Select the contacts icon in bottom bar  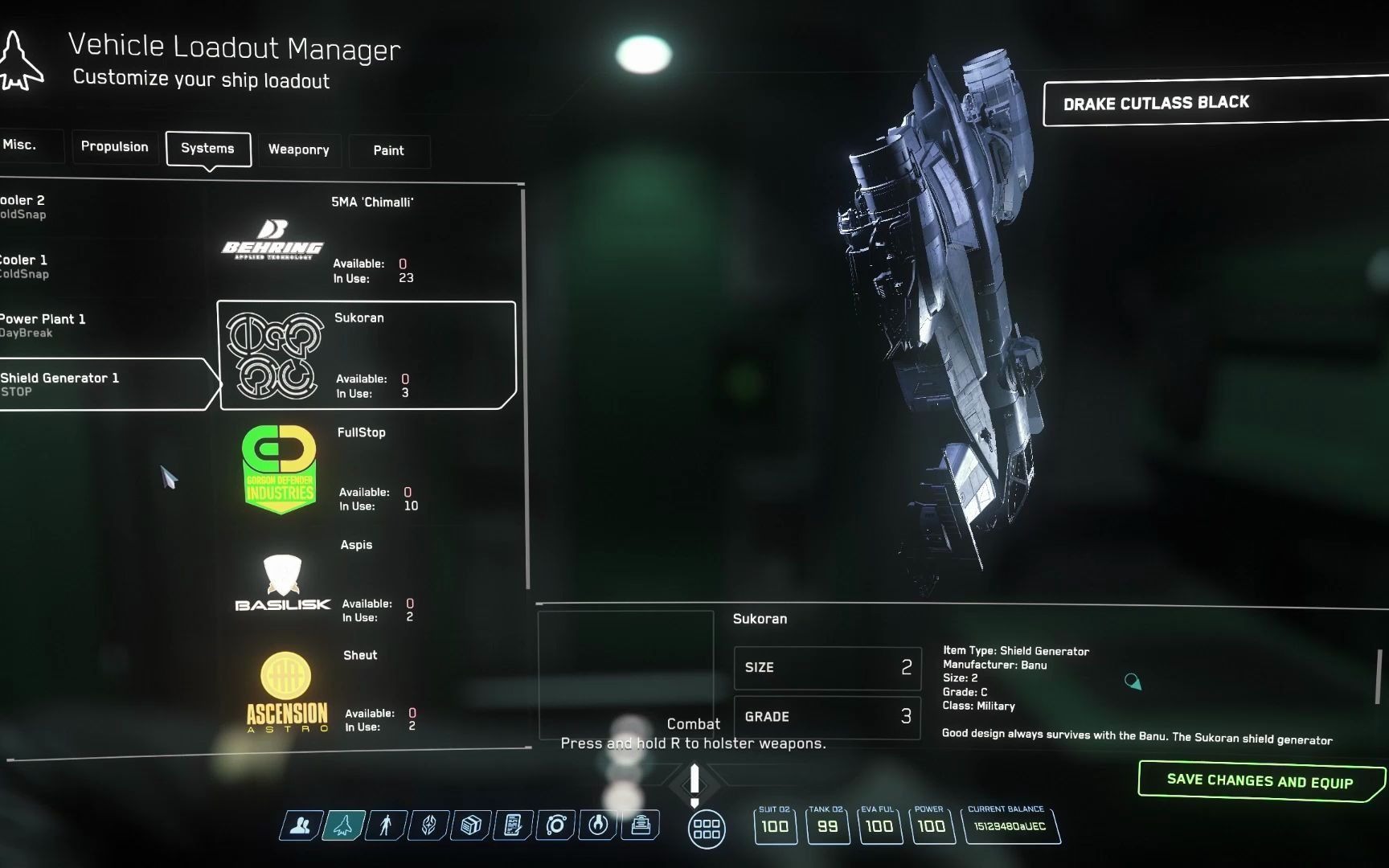[x=298, y=825]
